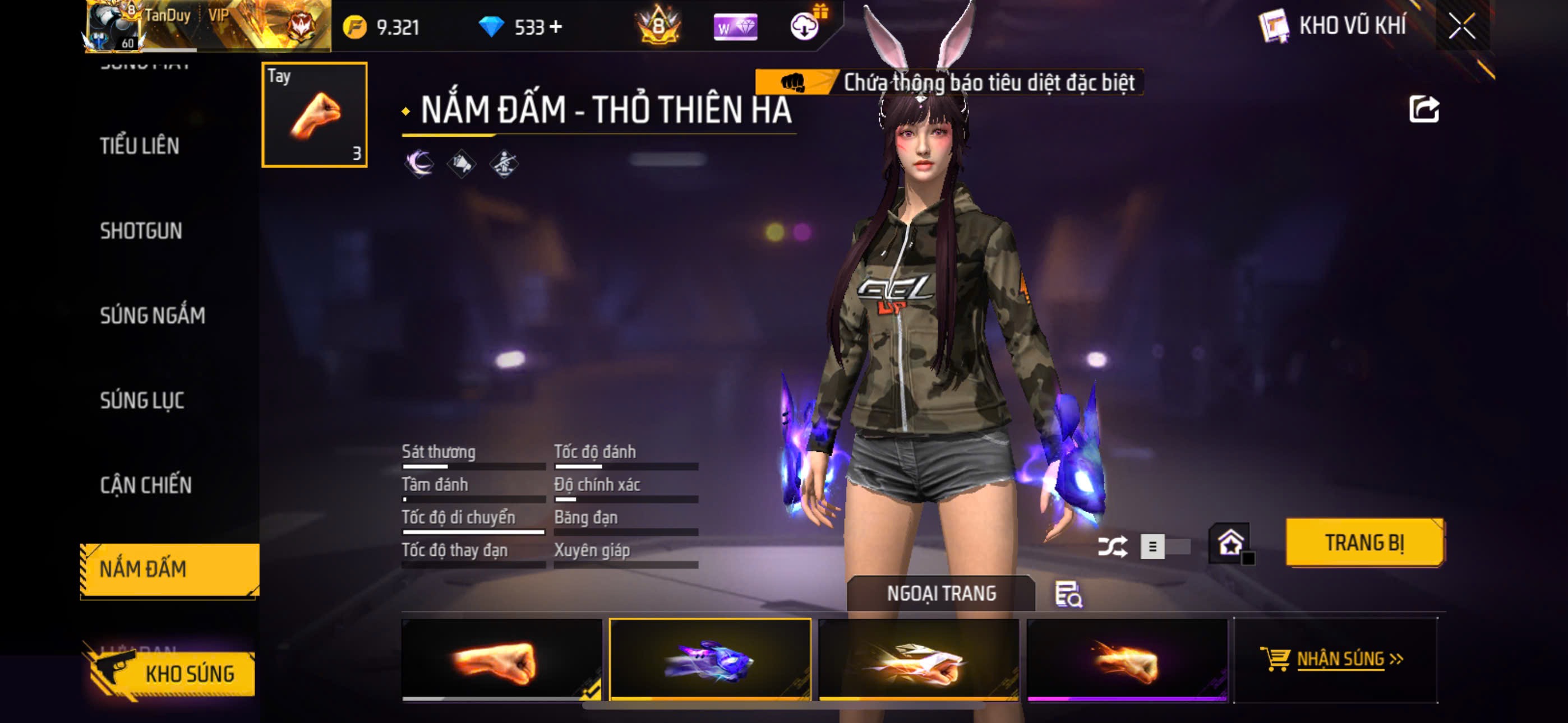The image size is (1568, 723).
Task: Share the weapon skin via share icon
Action: click(x=1423, y=109)
